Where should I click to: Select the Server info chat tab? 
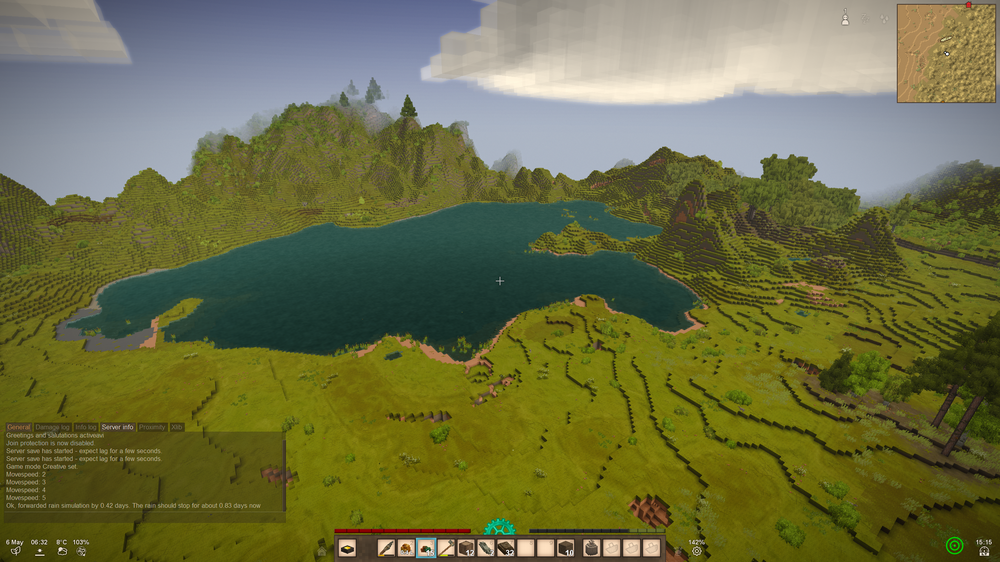117,427
